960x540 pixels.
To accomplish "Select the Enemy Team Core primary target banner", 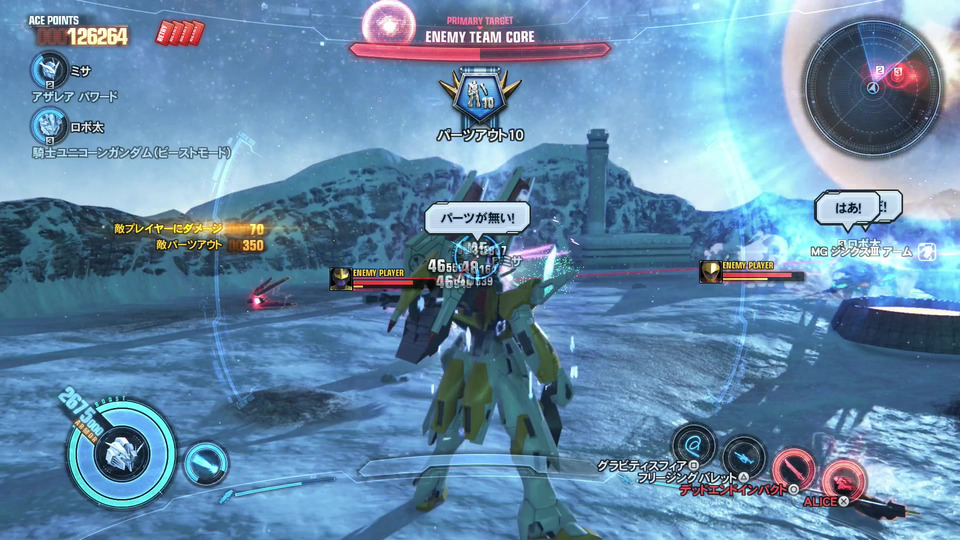I will point(480,38).
